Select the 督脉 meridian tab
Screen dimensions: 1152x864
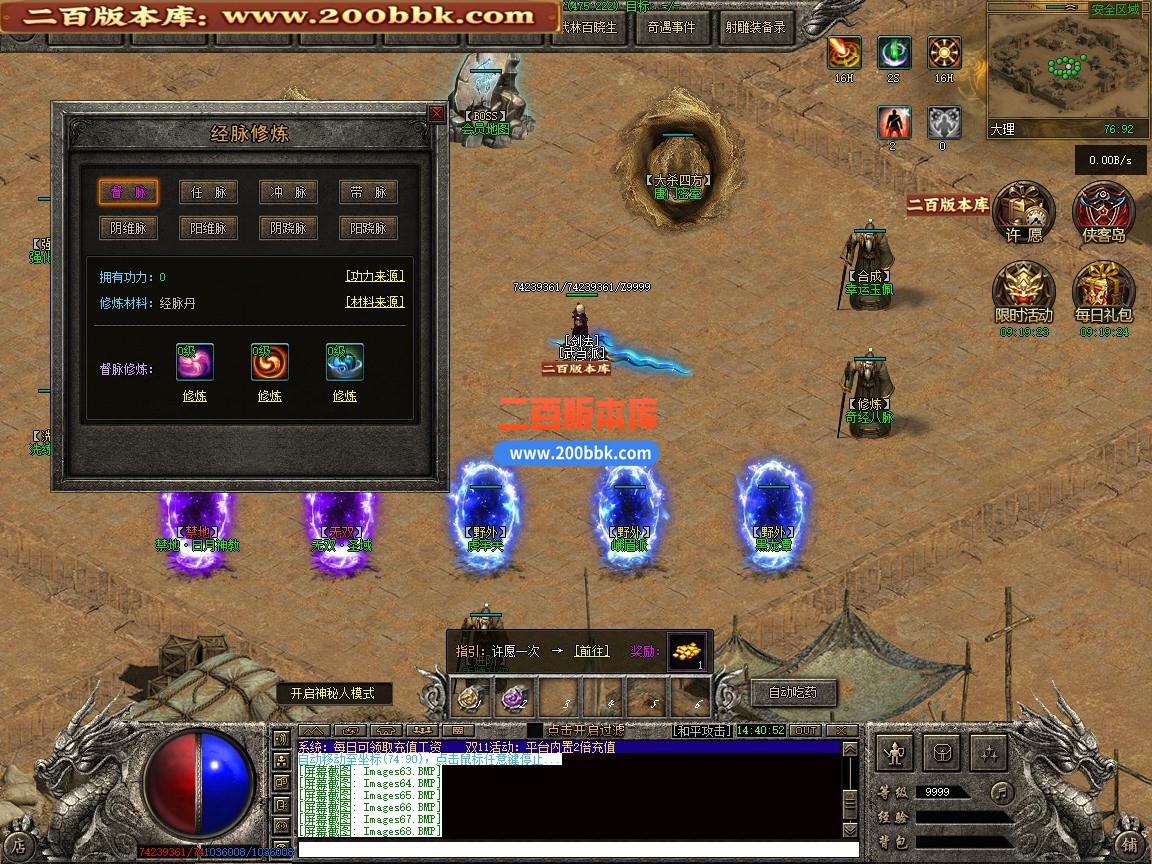pyautogui.click(x=128, y=192)
